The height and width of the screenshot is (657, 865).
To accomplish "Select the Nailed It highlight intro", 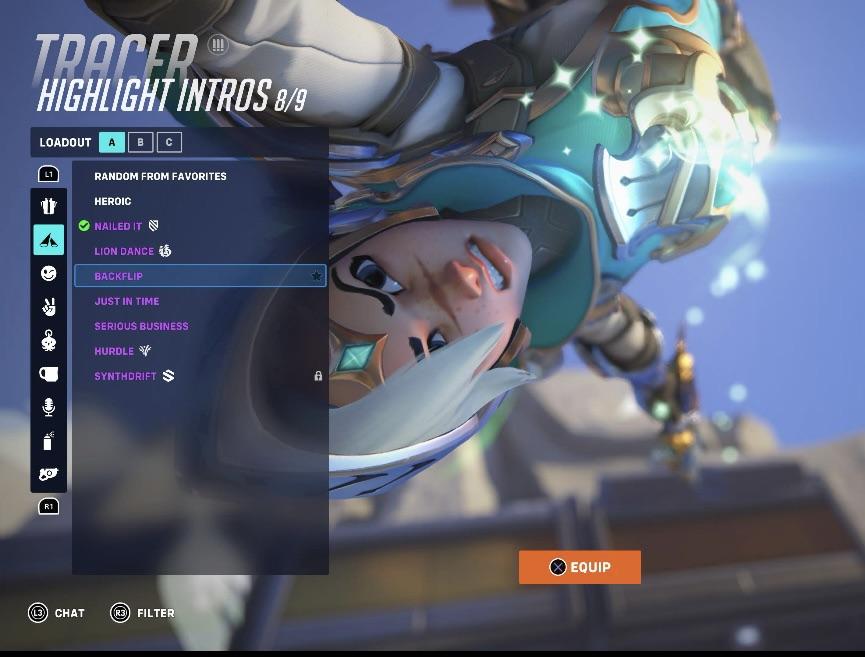I will (x=118, y=226).
